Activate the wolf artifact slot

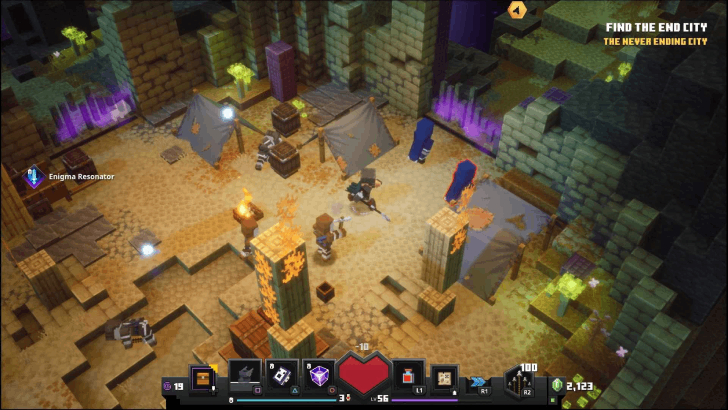[x=245, y=374]
